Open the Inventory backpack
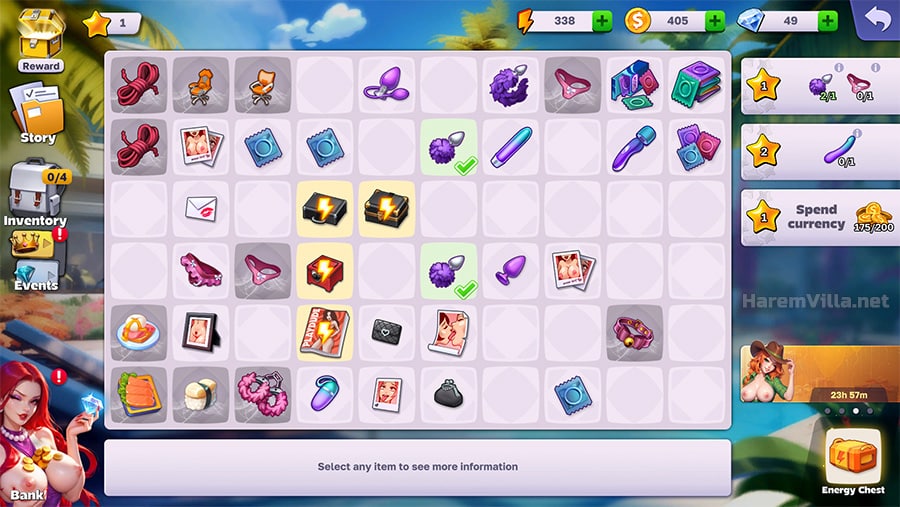900x507 pixels. 36,192
